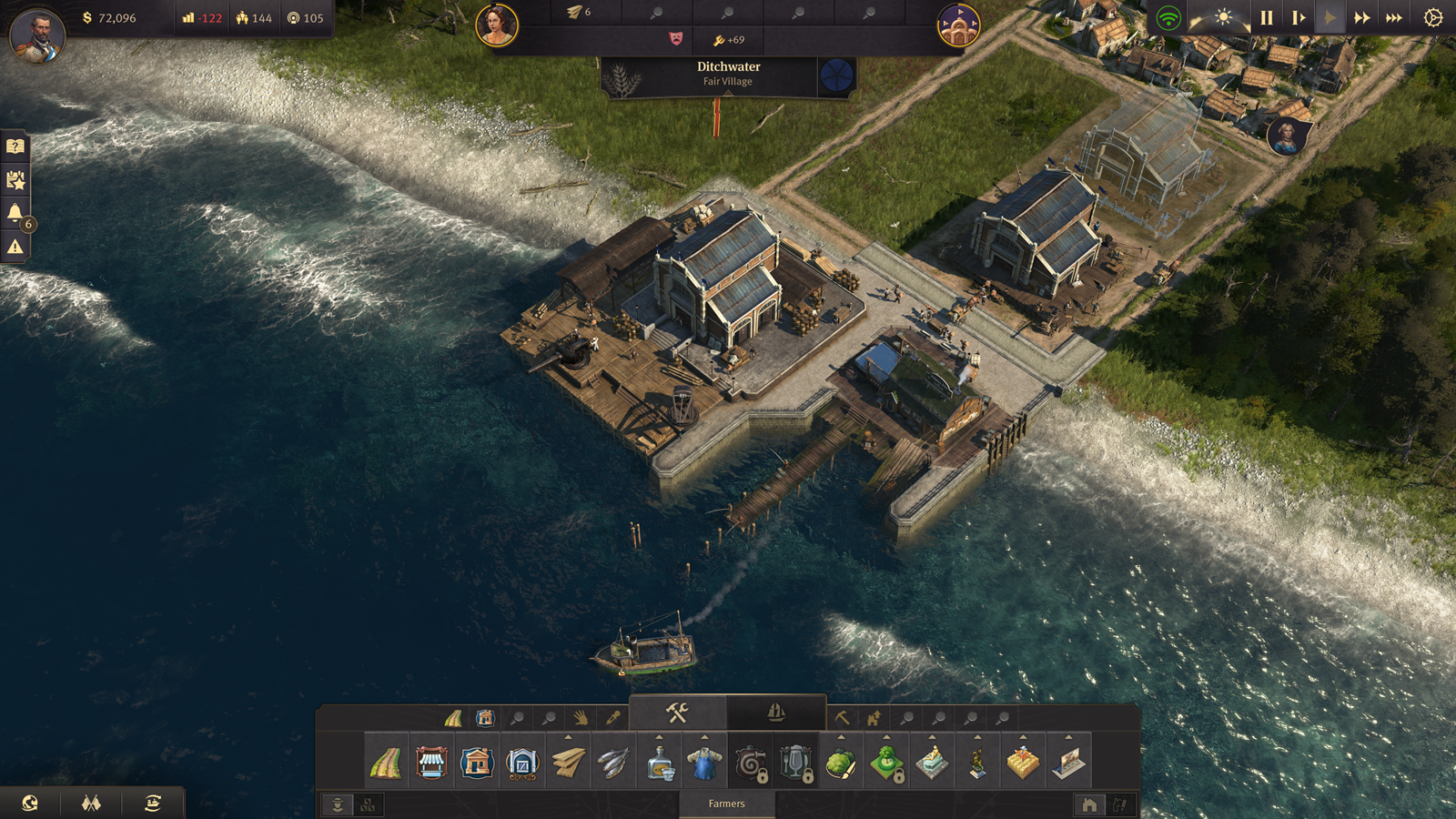Set game speed to triple fast-forward
This screenshot has width=1456, height=819.
click(x=1393, y=18)
